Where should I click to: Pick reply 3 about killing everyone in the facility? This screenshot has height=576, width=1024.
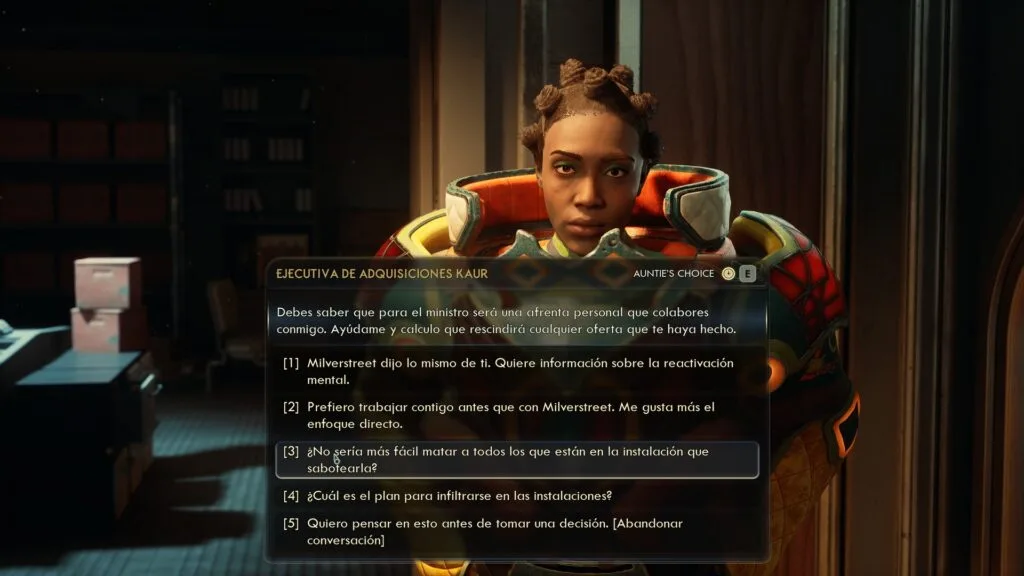[518, 459]
